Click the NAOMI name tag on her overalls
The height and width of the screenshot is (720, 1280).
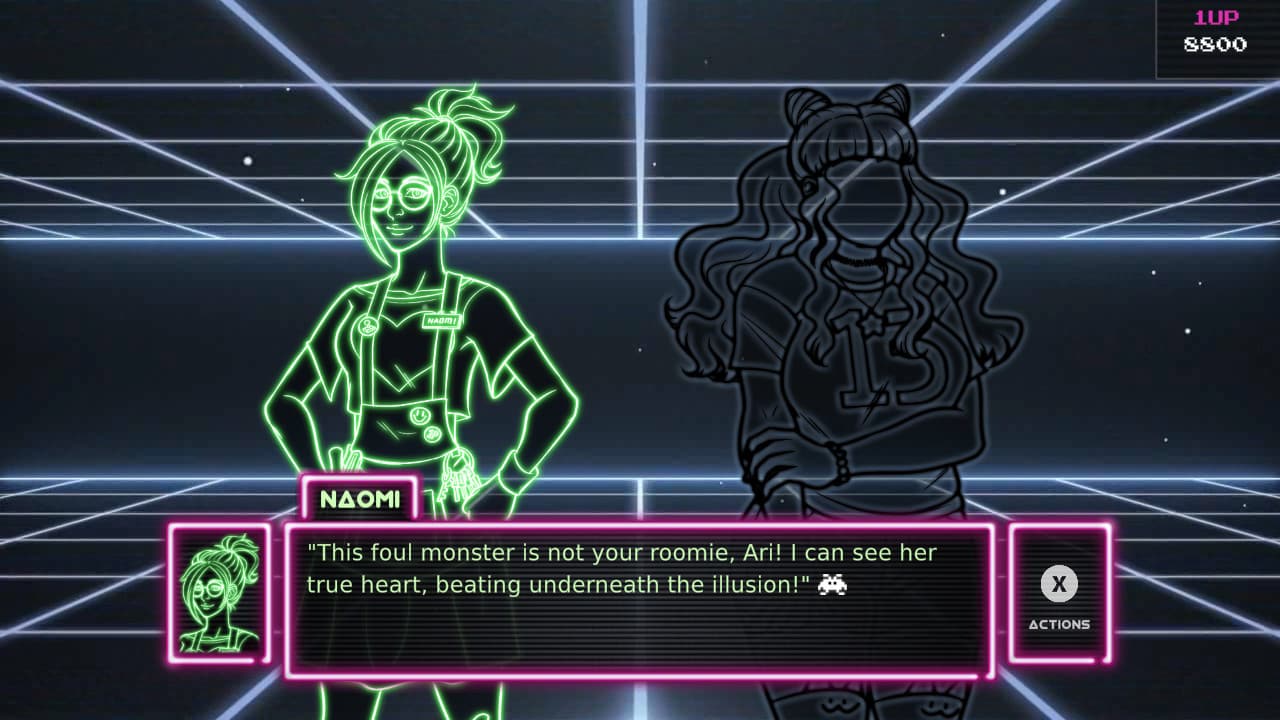point(441,322)
